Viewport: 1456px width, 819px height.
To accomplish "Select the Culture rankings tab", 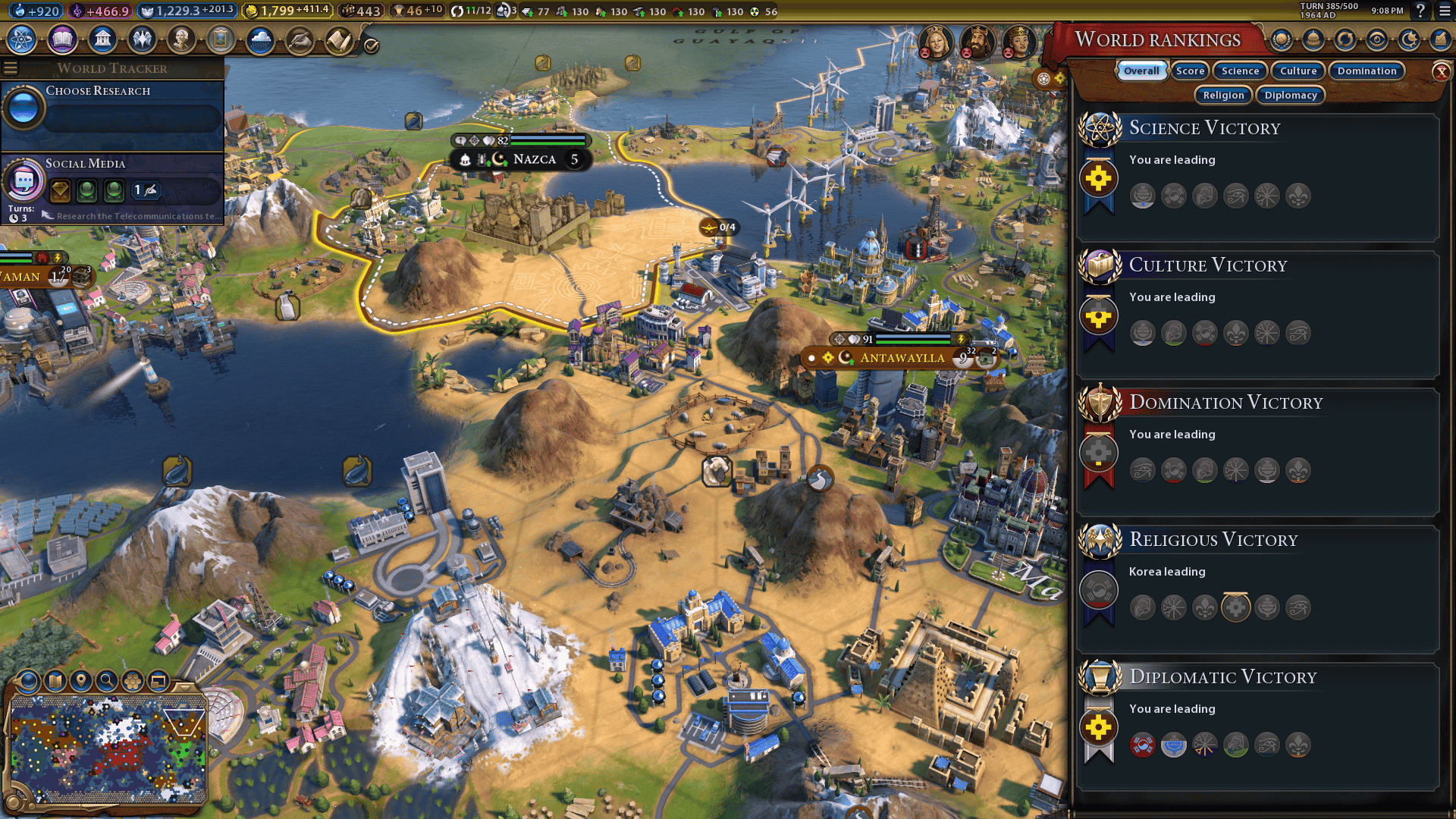I will coord(1298,71).
